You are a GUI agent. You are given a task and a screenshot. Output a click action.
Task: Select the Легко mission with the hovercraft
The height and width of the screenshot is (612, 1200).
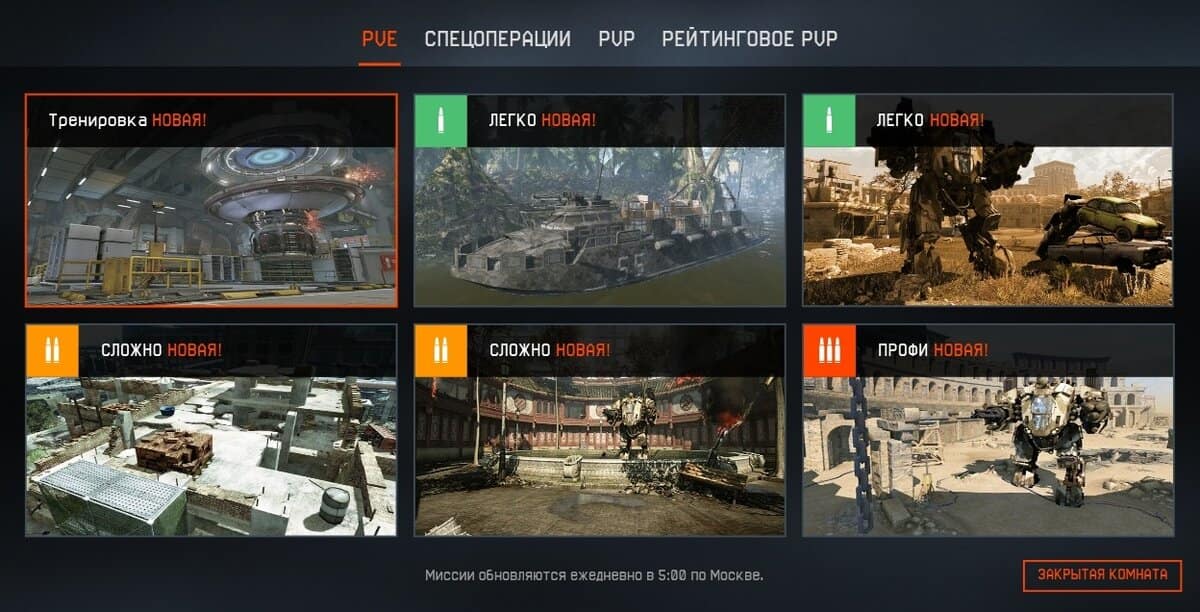(600, 200)
